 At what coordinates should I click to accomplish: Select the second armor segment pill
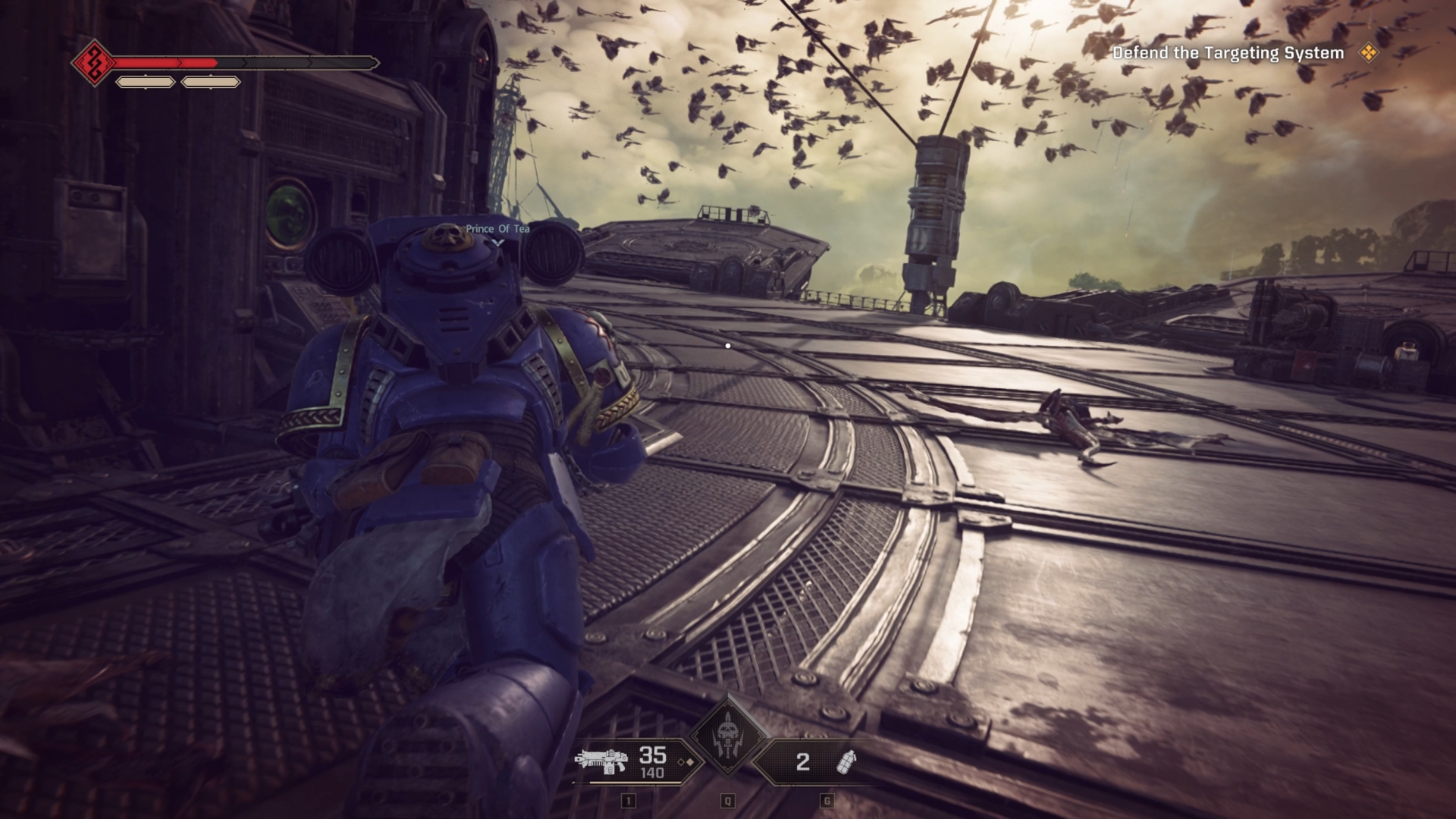211,83
